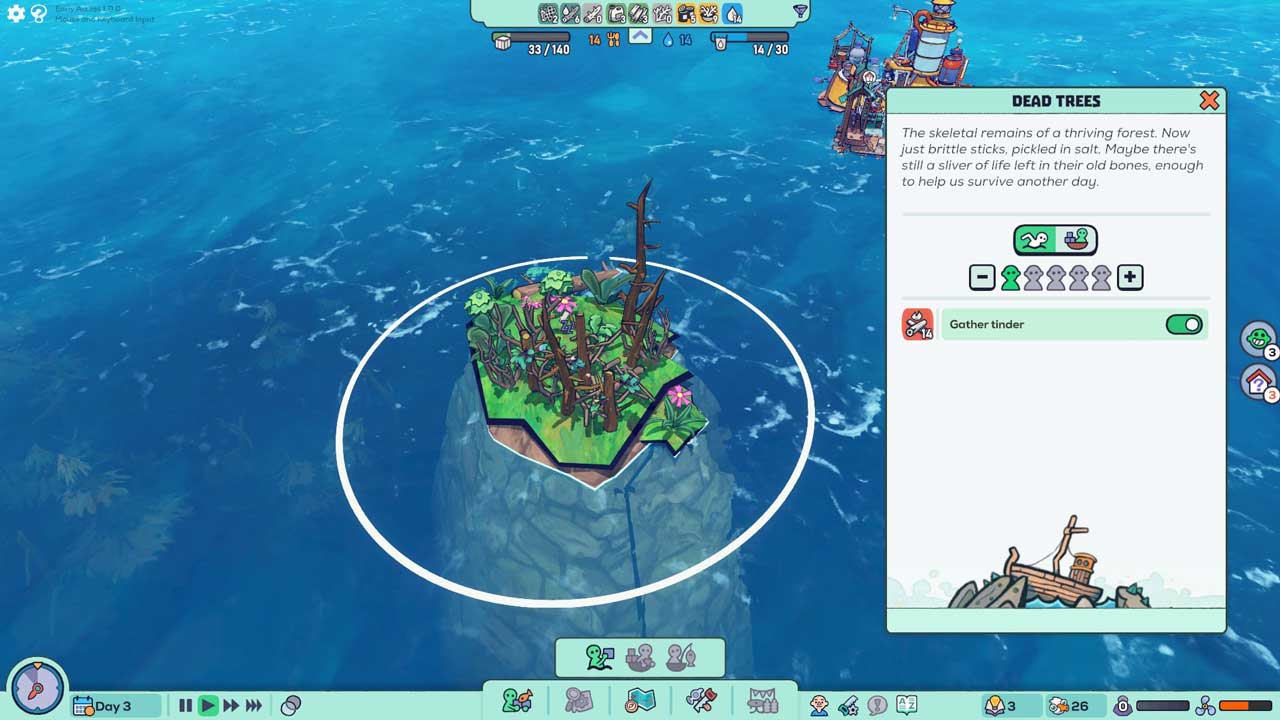Screen dimensions: 1280x720
Task: Open the house question-mark notification
Action: pos(1257,381)
